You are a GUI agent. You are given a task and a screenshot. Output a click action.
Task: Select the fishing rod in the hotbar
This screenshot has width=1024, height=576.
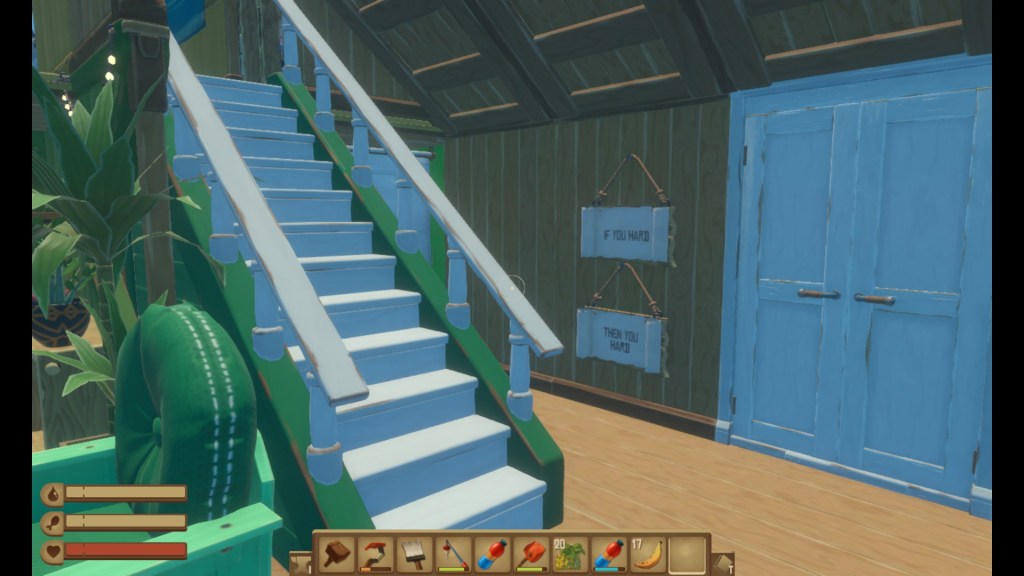coord(452,553)
